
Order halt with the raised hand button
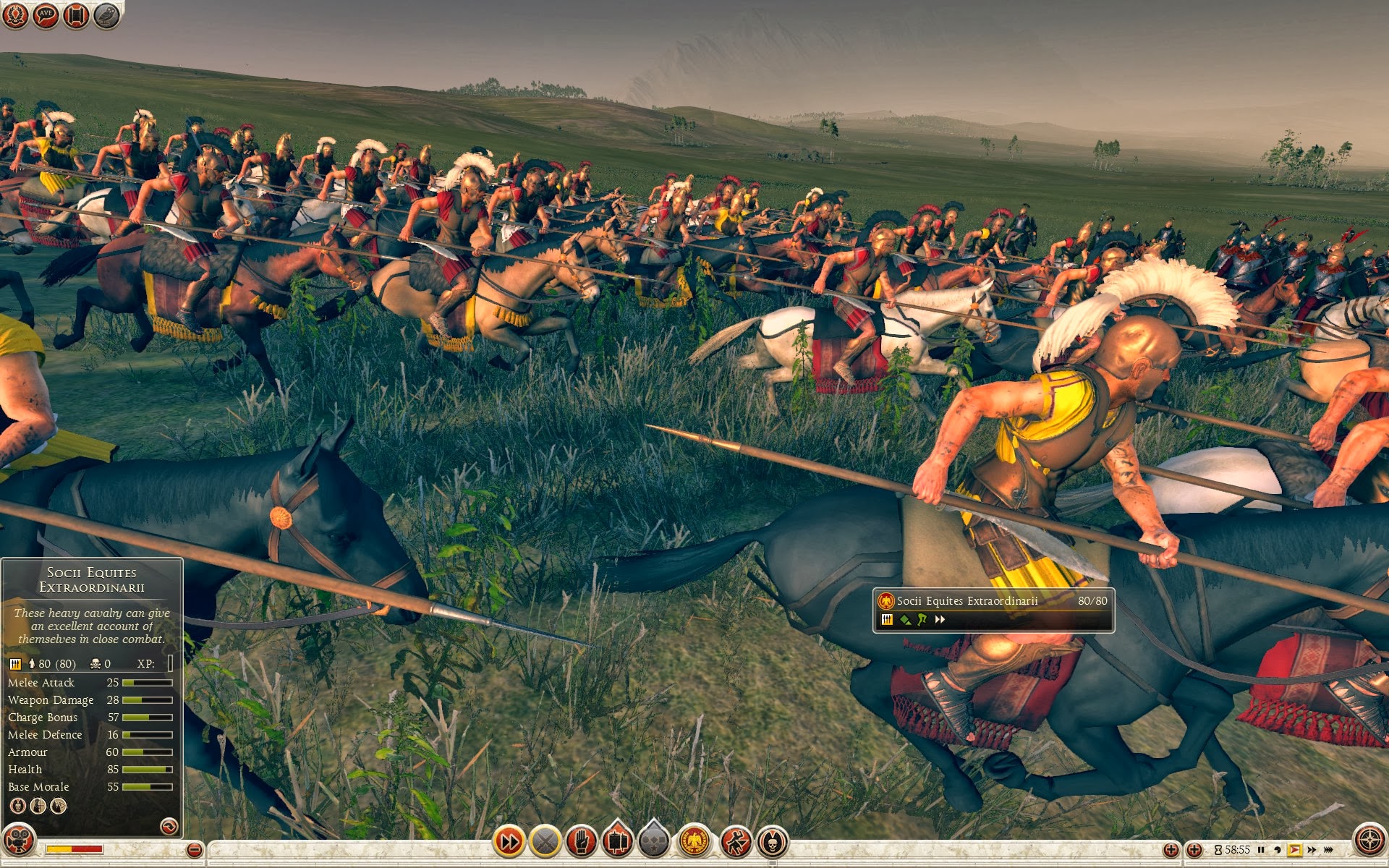pos(582,841)
